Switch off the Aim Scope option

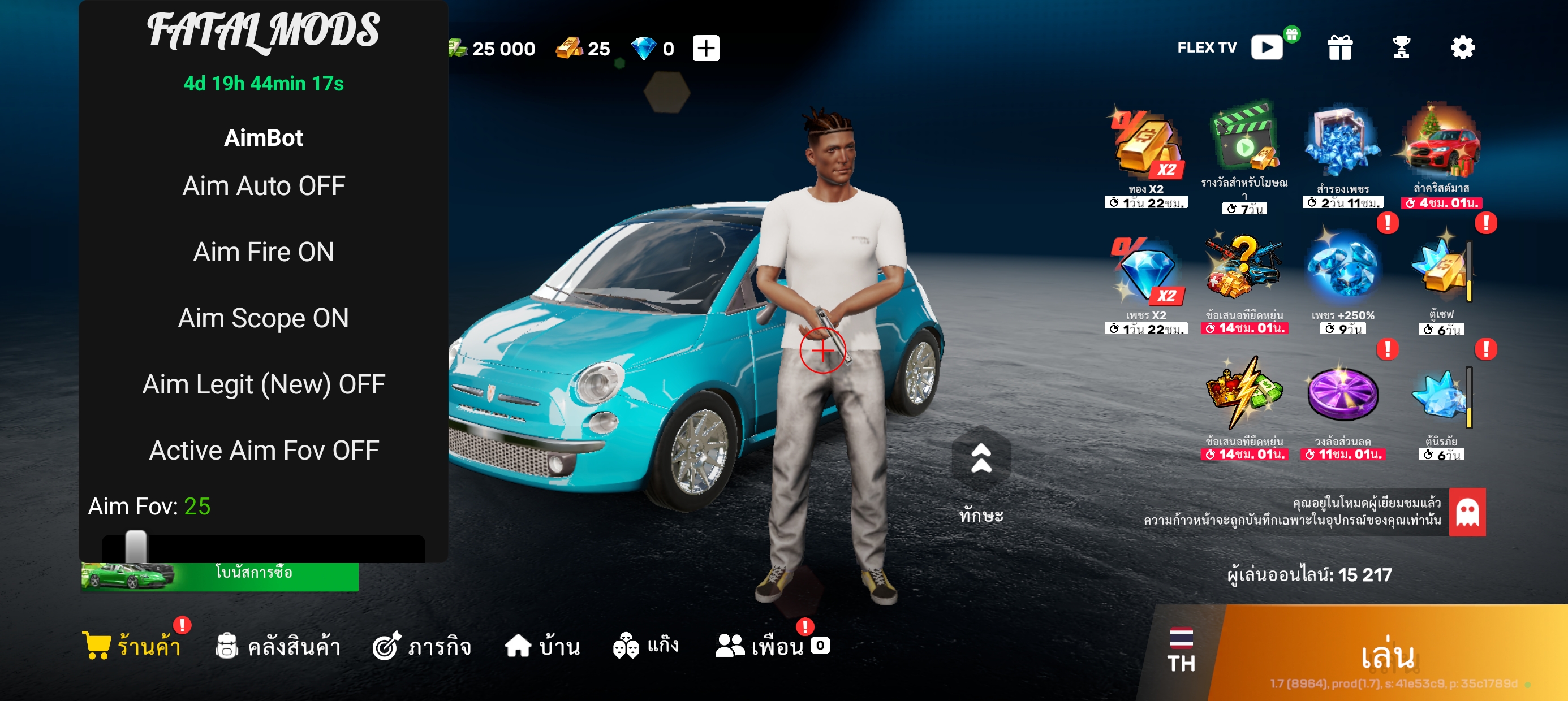[x=264, y=318]
